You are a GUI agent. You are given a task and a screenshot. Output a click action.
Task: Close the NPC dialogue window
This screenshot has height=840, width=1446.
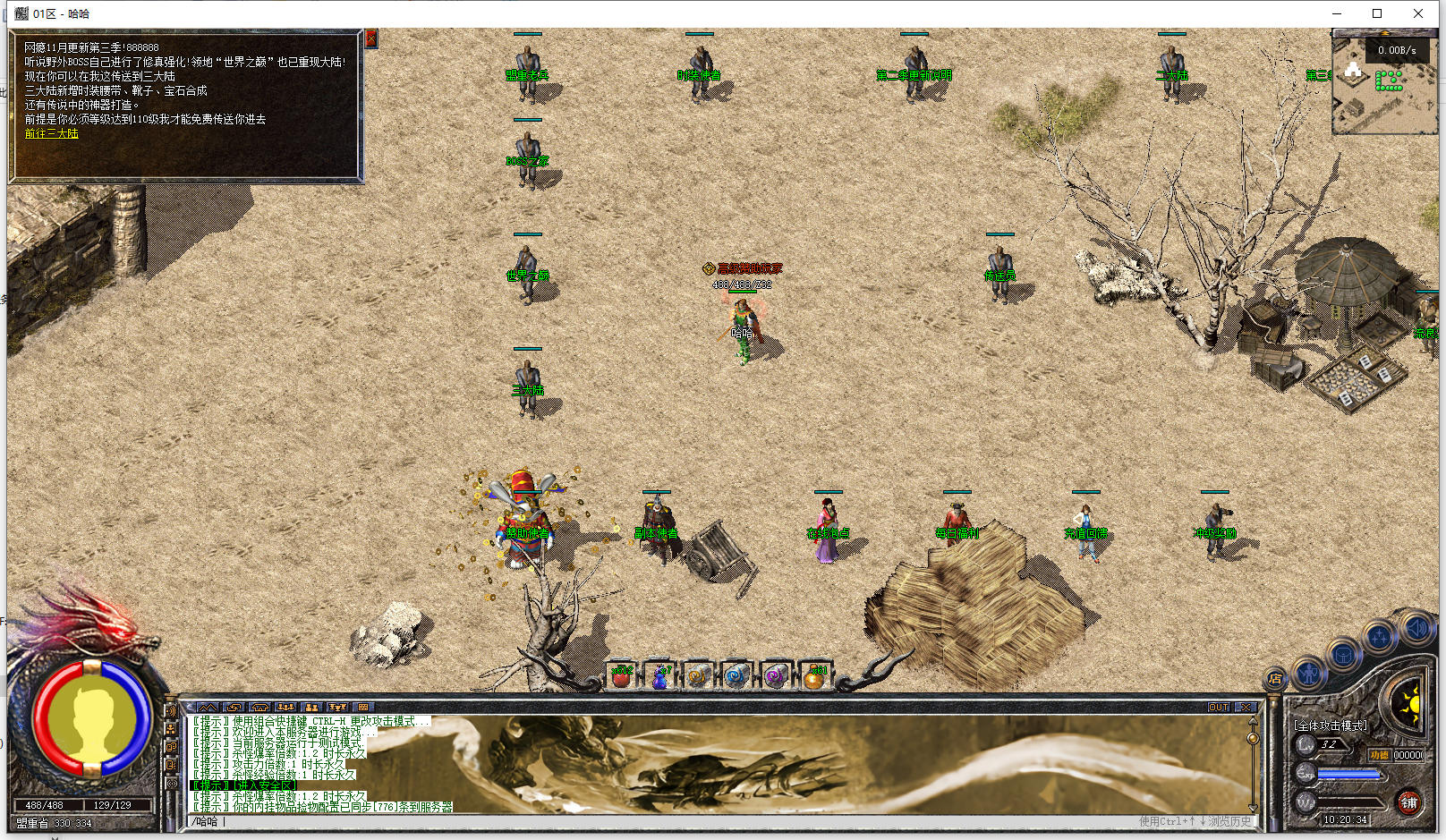point(371,38)
